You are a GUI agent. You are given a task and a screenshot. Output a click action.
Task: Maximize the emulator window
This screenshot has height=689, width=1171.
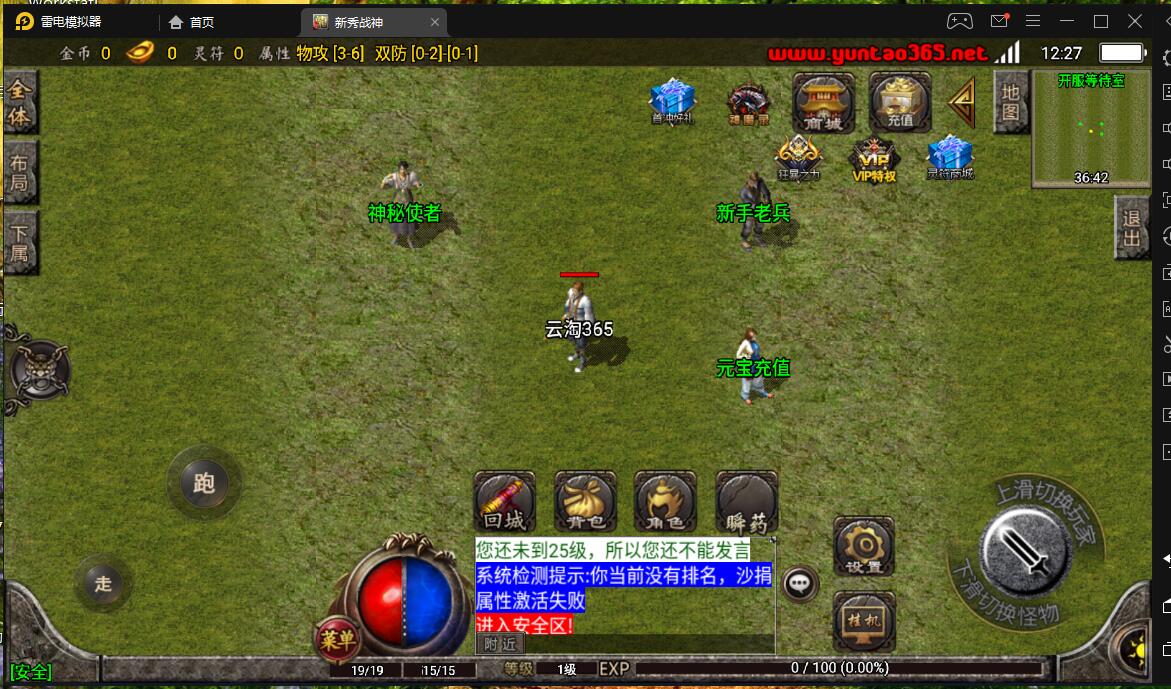tap(1101, 21)
